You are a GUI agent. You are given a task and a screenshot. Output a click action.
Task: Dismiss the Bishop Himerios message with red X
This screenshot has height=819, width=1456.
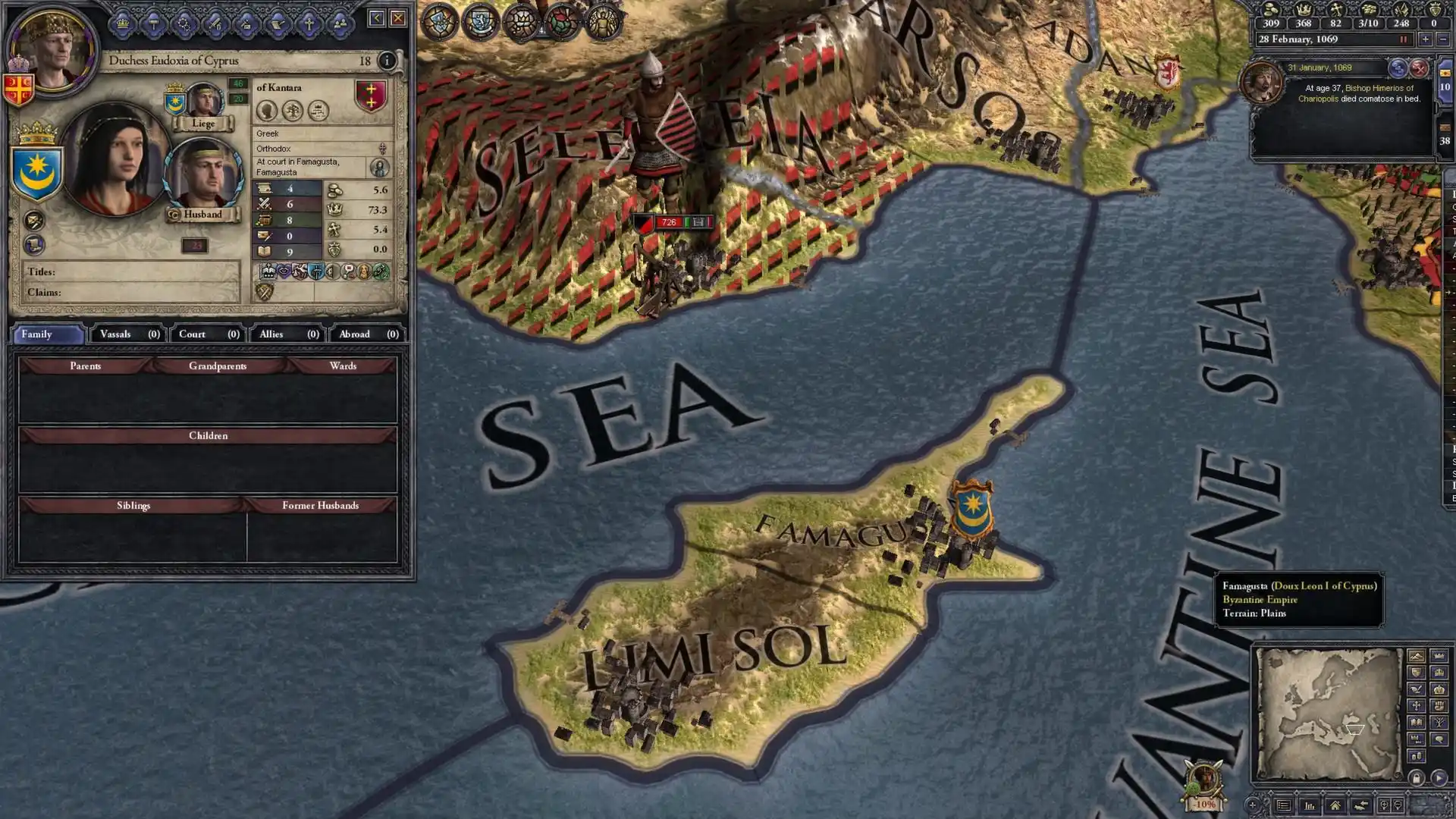click(1419, 68)
